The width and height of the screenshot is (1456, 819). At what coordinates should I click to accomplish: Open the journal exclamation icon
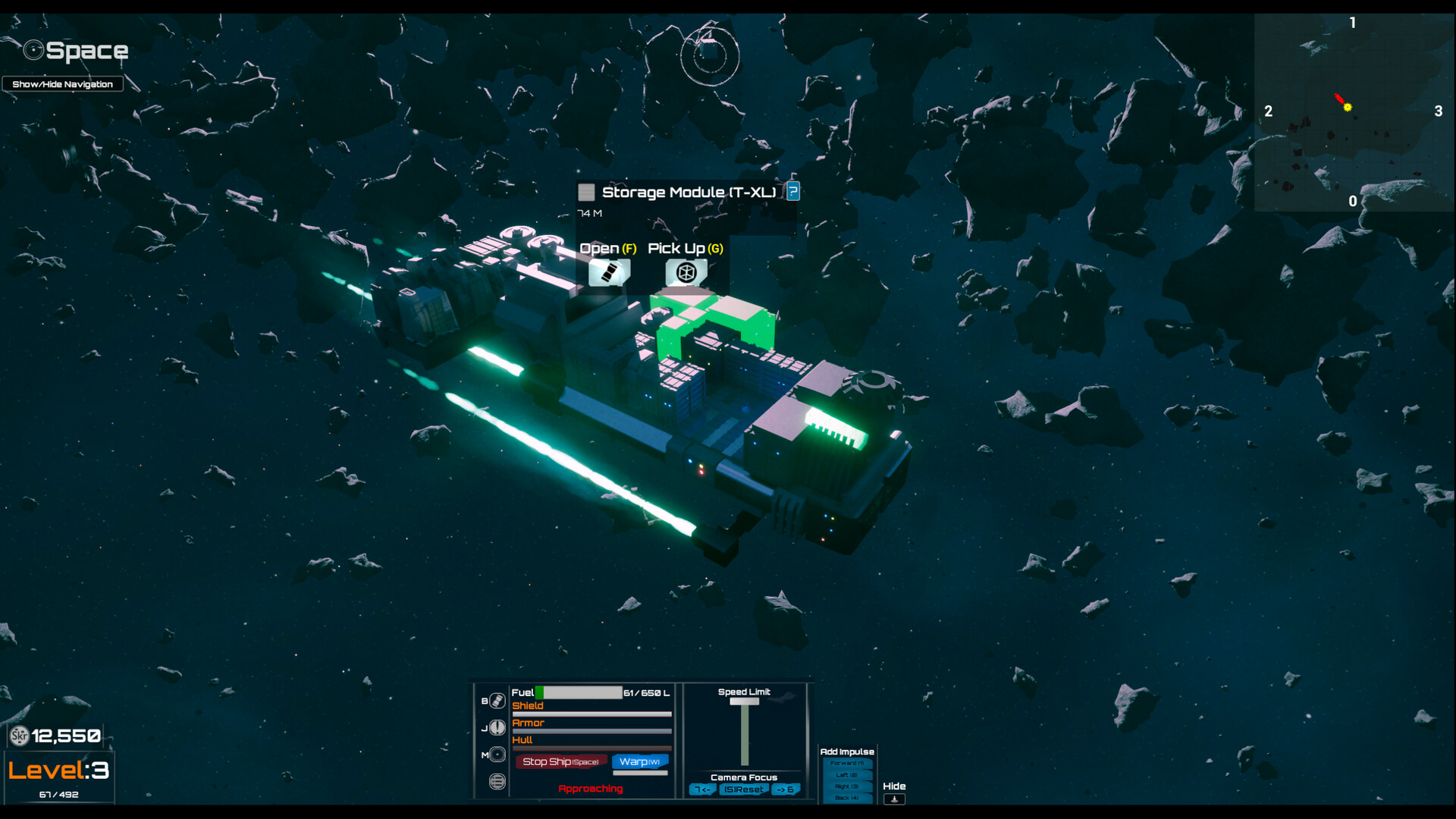497,728
